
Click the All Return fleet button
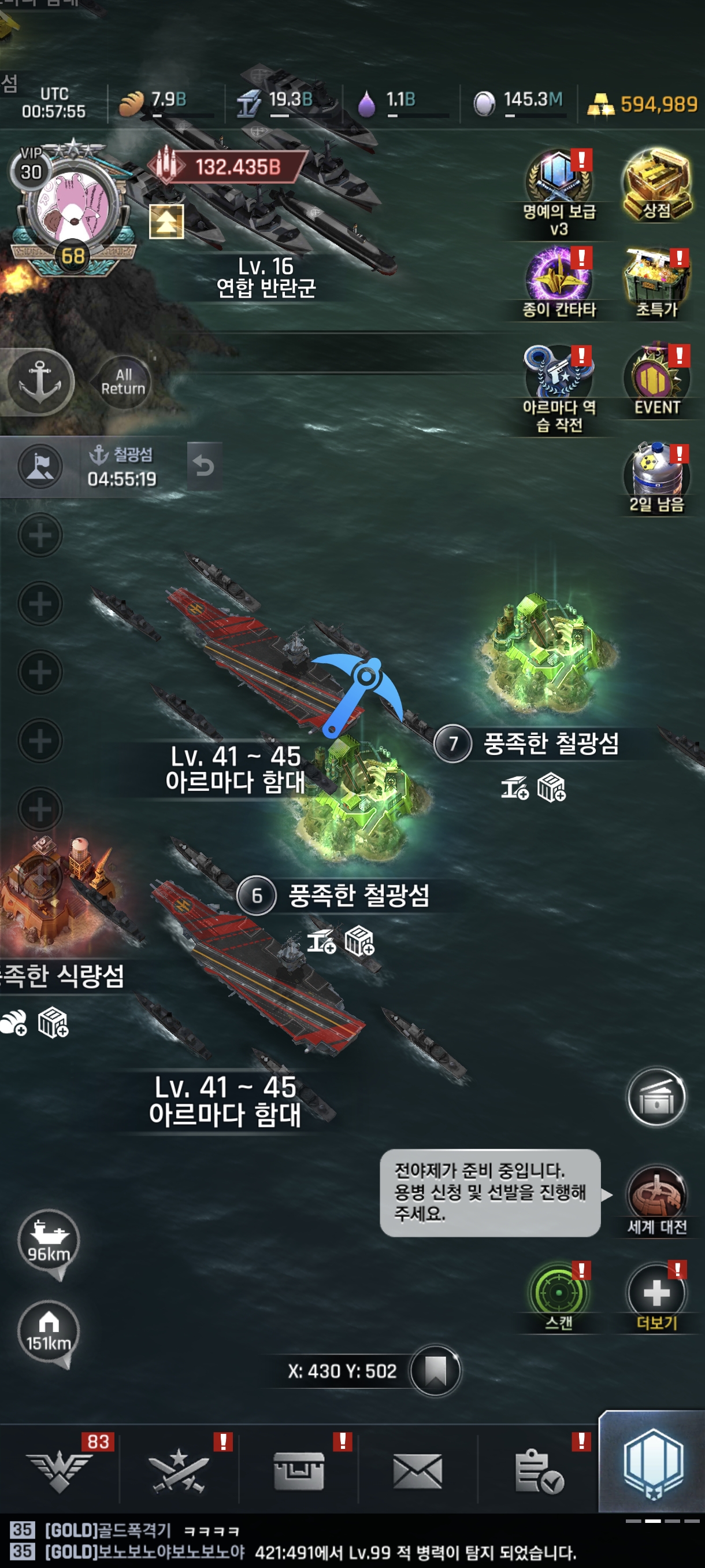123,382
